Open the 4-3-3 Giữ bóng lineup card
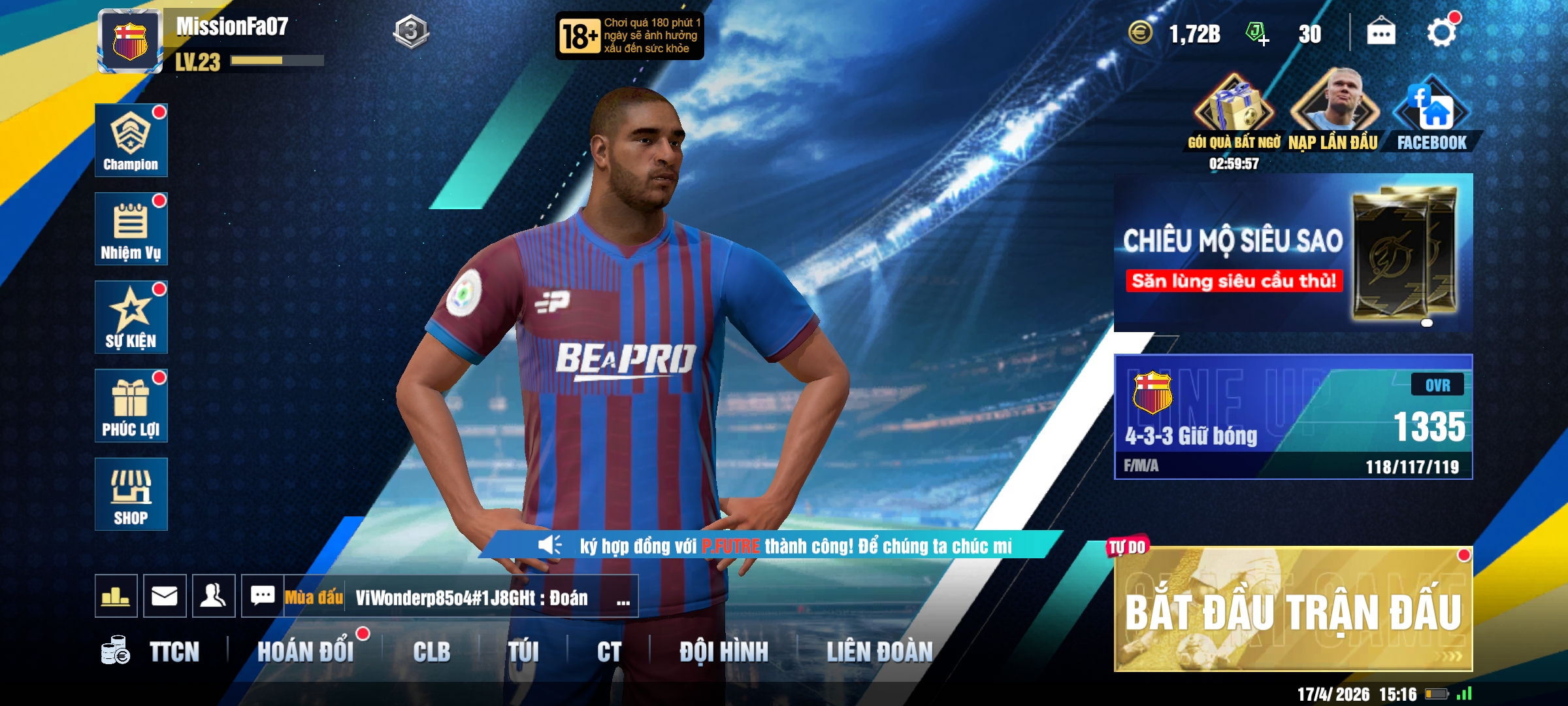This screenshot has width=1568, height=706. [1292, 417]
